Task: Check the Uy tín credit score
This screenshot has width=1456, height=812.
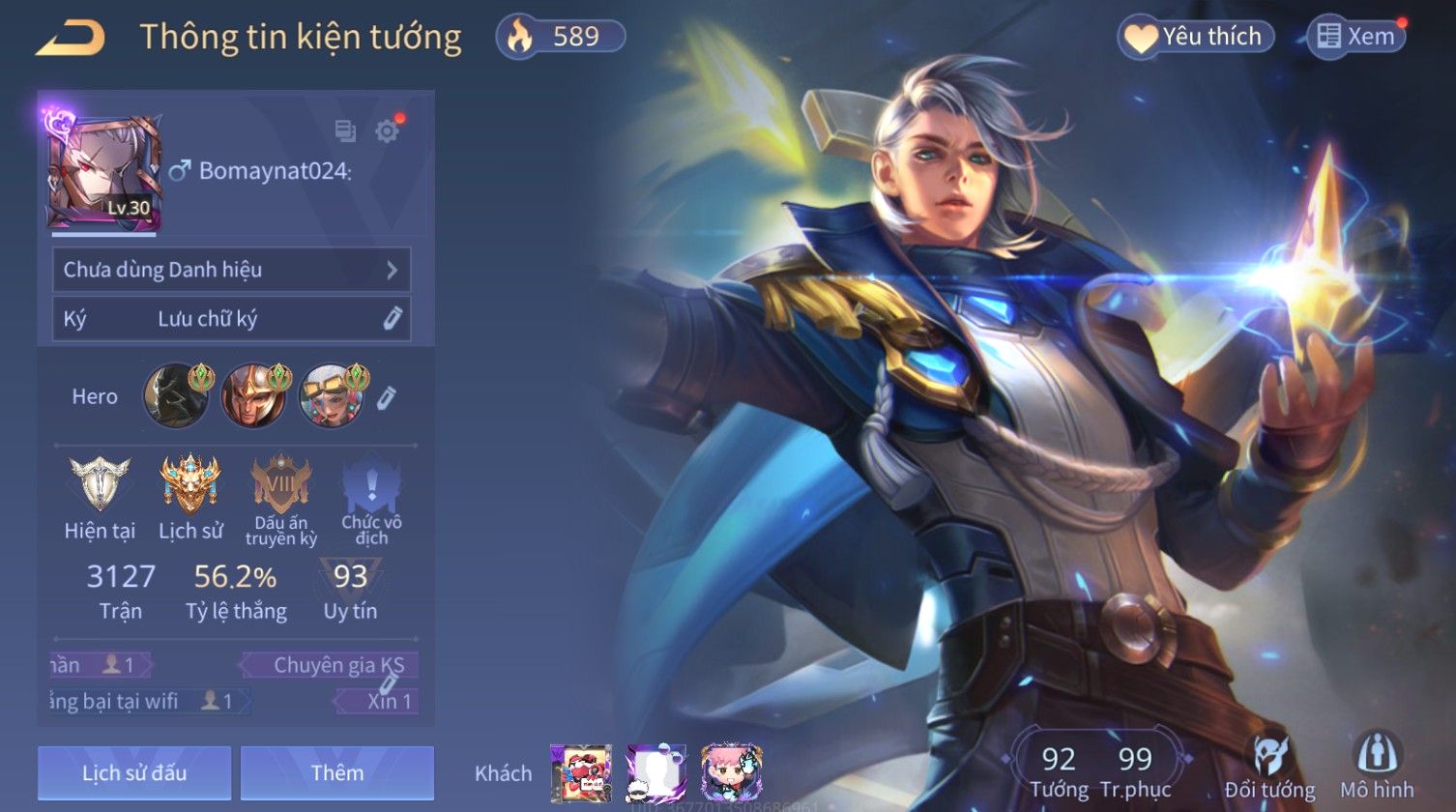Action: tap(350, 589)
